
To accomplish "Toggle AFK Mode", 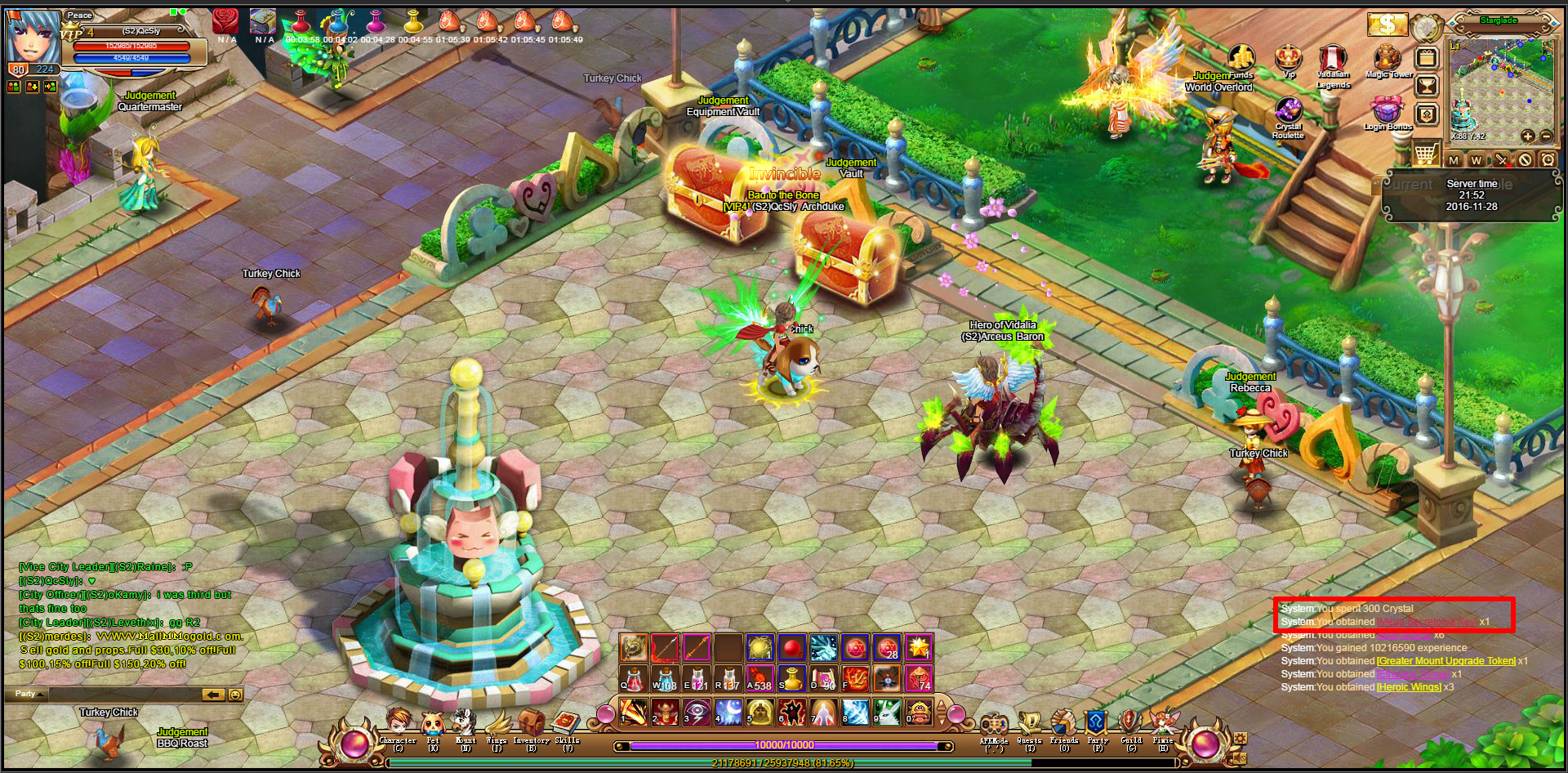I will tap(994, 726).
